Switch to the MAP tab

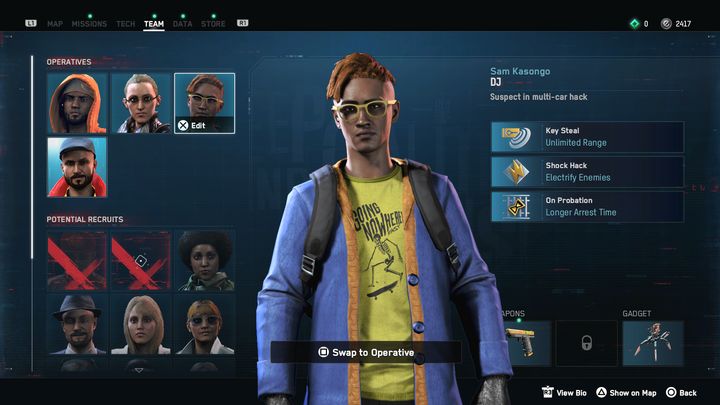54,23
